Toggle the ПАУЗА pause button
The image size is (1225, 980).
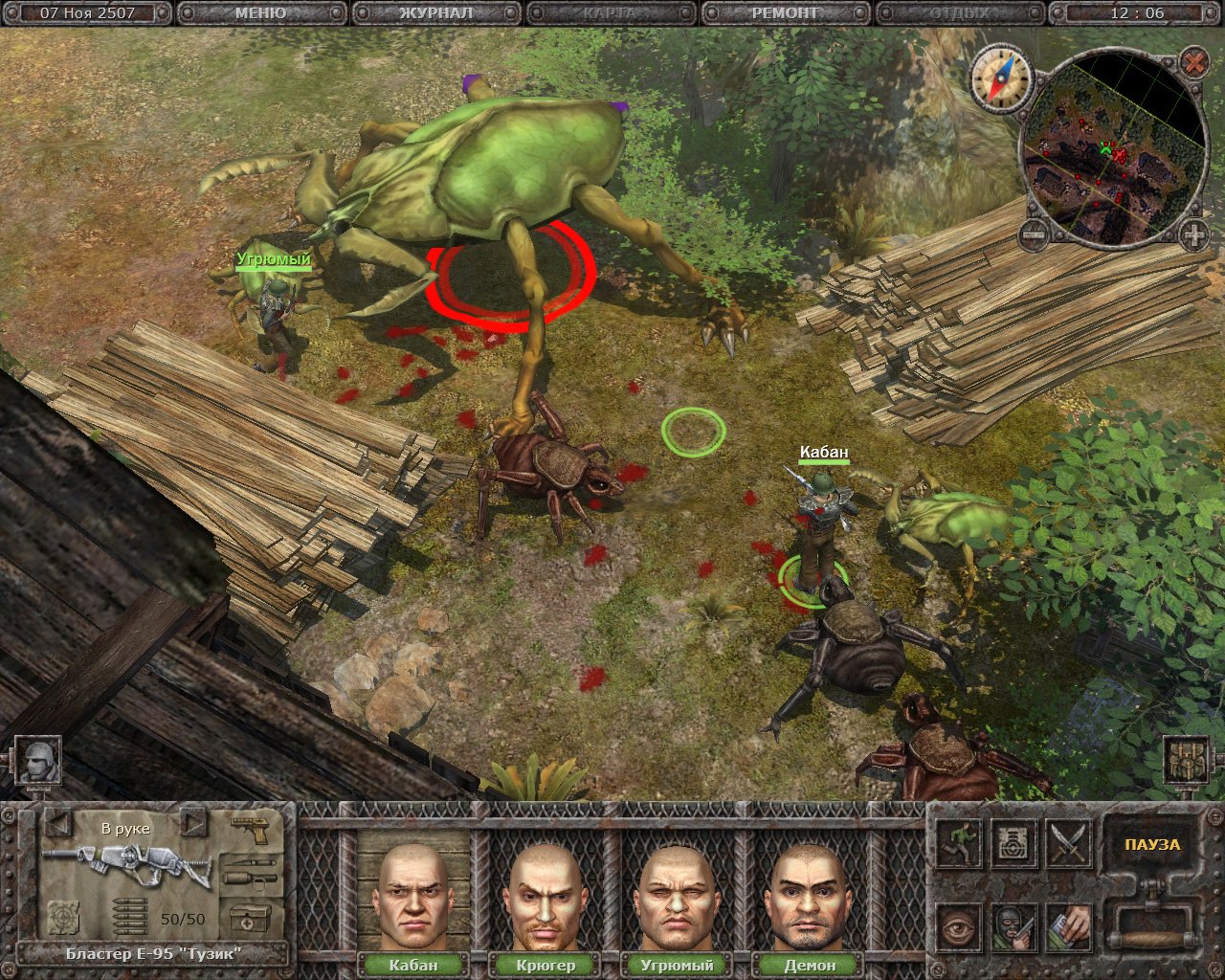point(1152,845)
